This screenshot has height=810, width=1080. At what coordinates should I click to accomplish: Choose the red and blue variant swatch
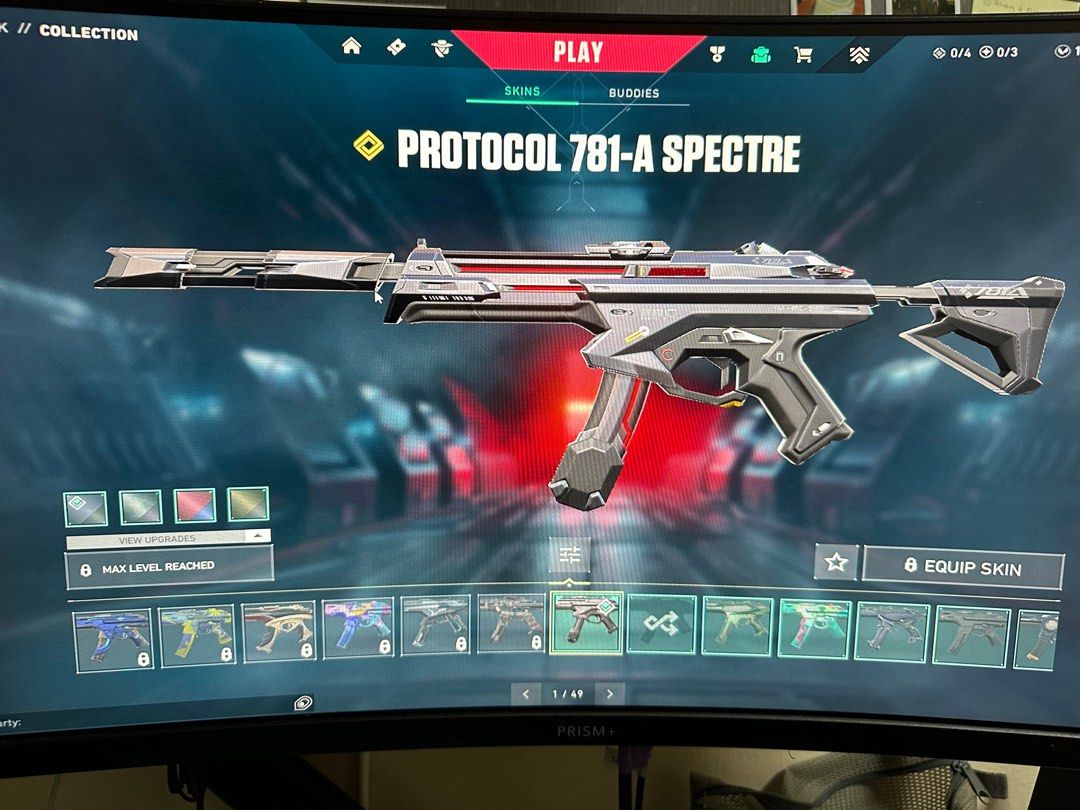click(x=195, y=506)
